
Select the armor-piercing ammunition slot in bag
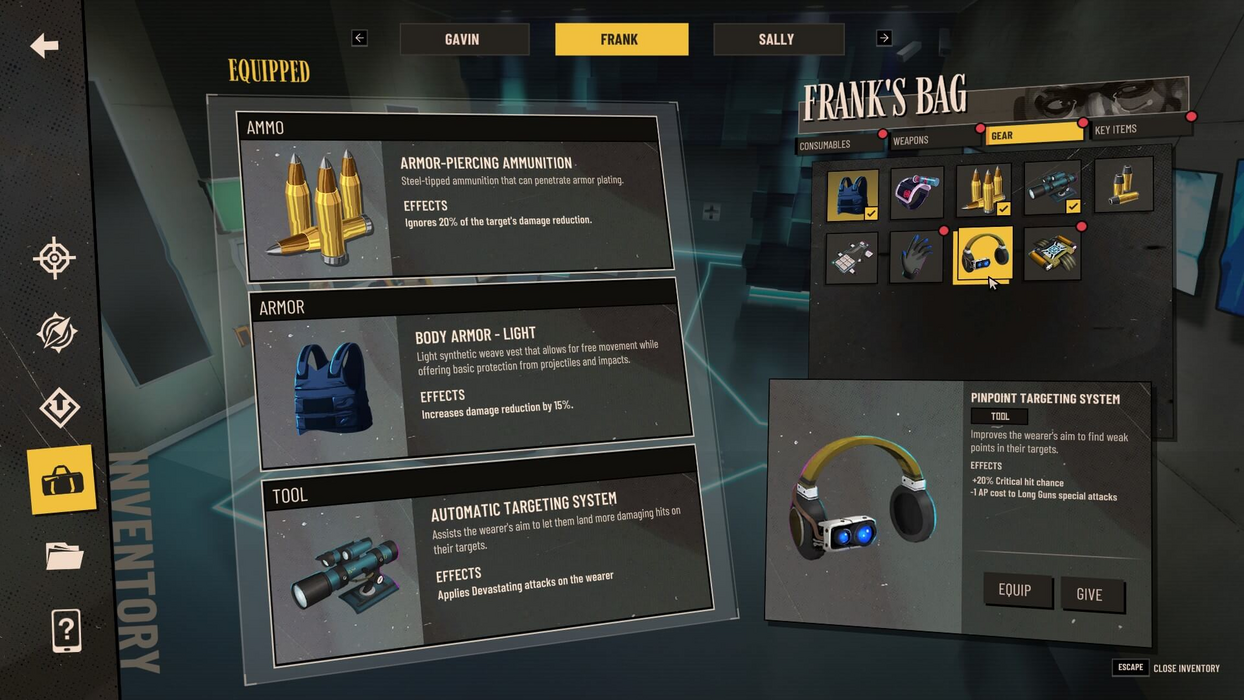pos(984,190)
